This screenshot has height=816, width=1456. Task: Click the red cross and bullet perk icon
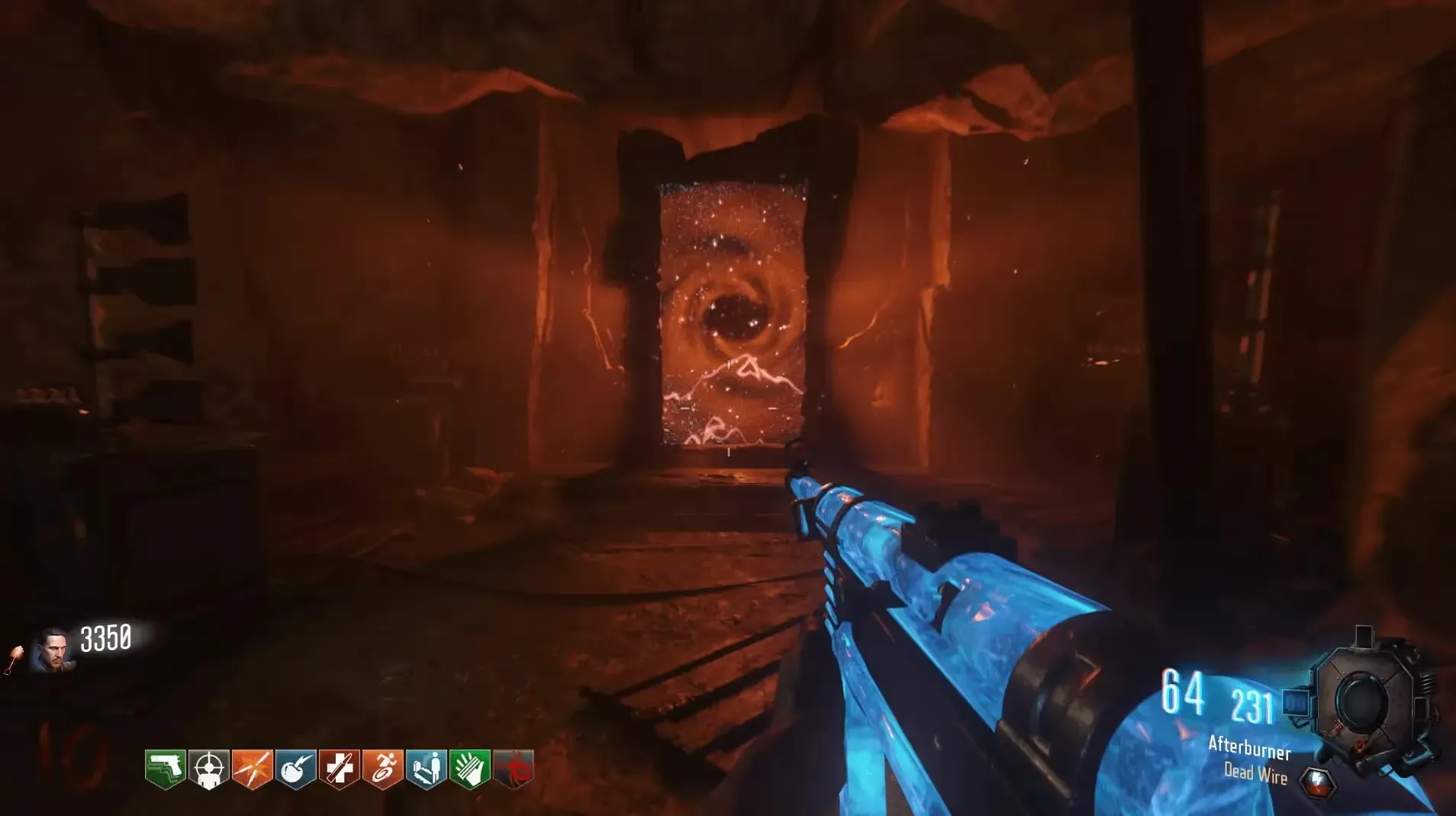point(340,768)
